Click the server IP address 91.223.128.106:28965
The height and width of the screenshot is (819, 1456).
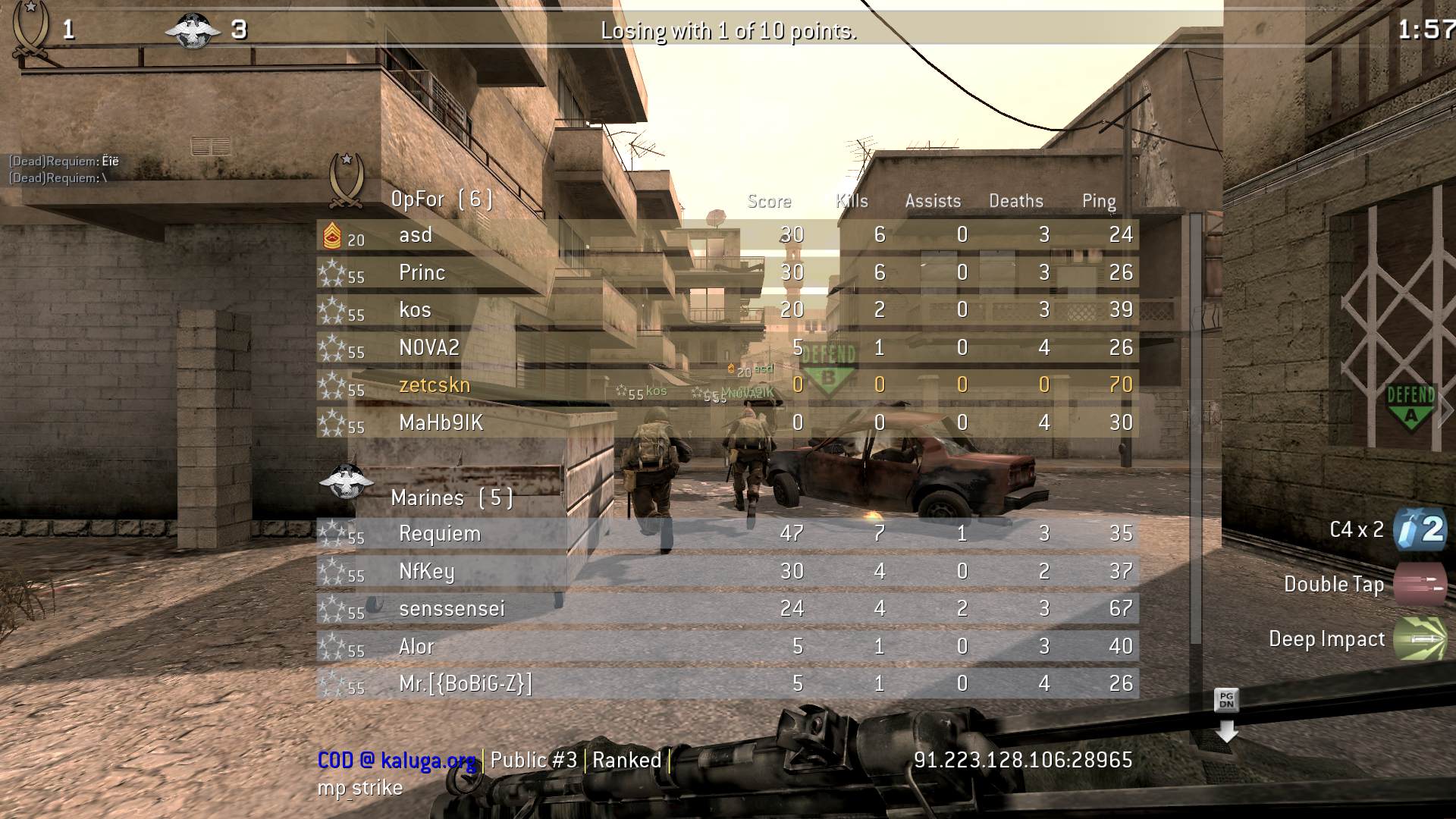1022,759
